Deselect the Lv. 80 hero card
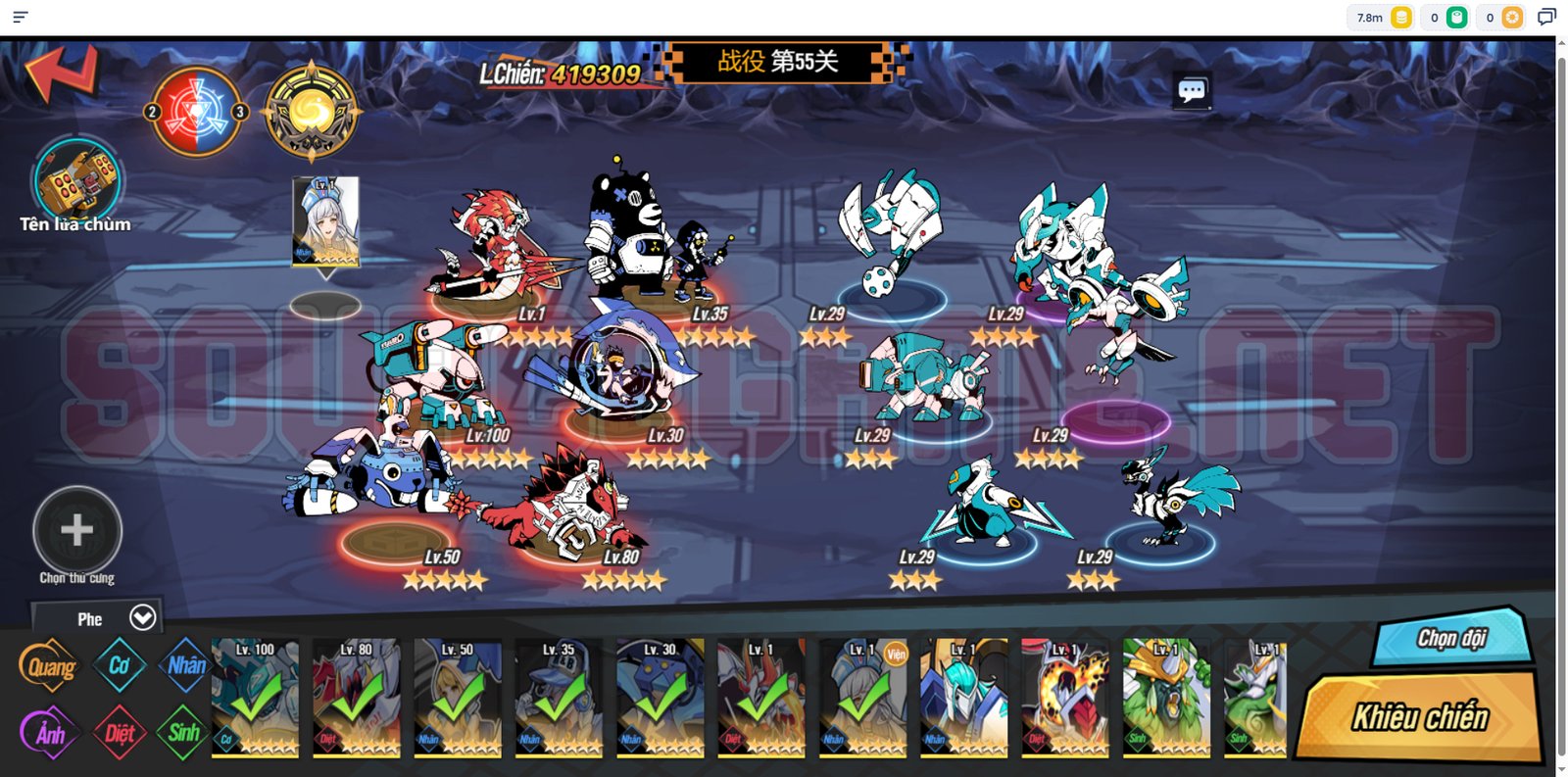1568x777 pixels. pos(357,698)
